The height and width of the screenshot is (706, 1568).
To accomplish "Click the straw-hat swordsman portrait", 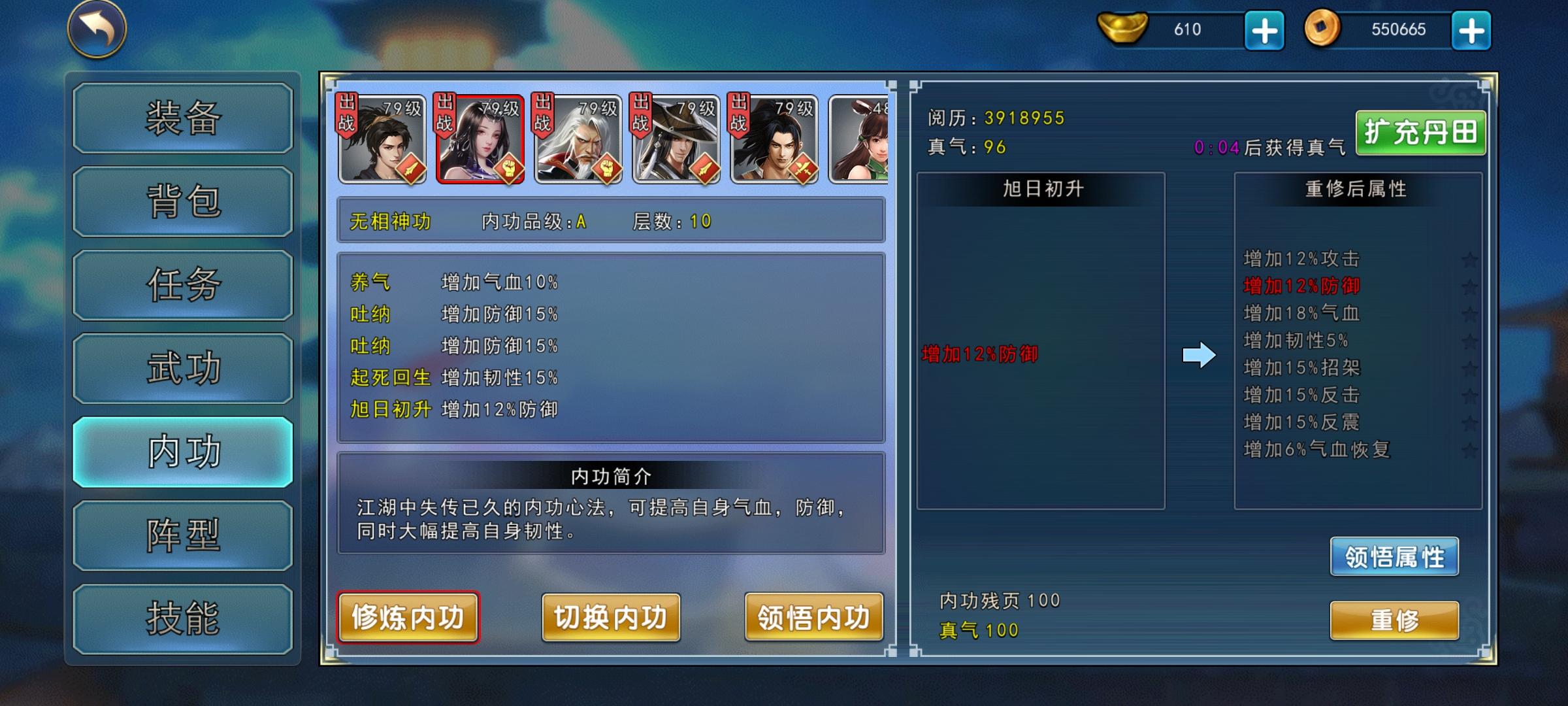I will click(677, 137).
